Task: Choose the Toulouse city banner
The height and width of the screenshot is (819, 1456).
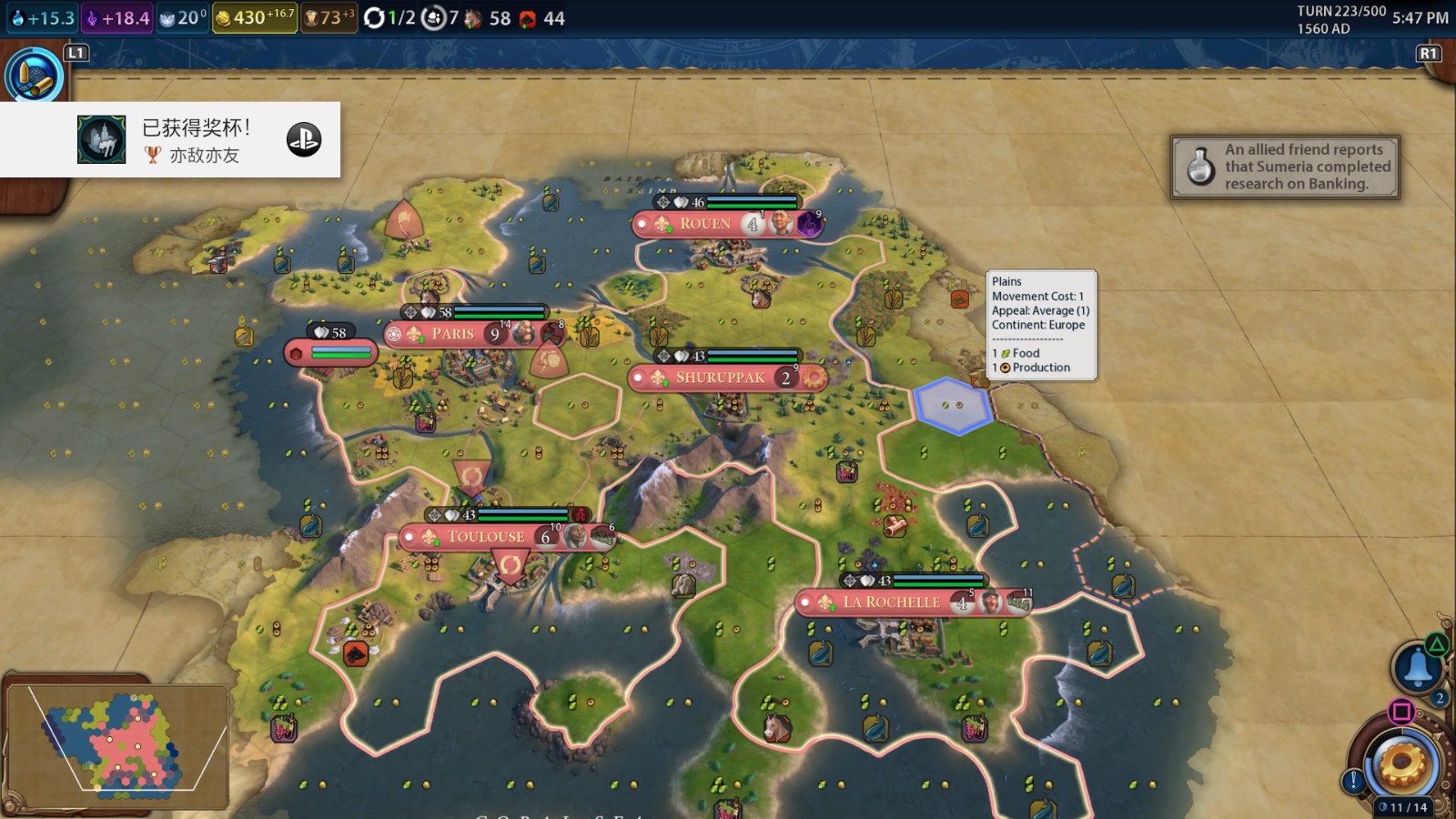Action: [486, 537]
